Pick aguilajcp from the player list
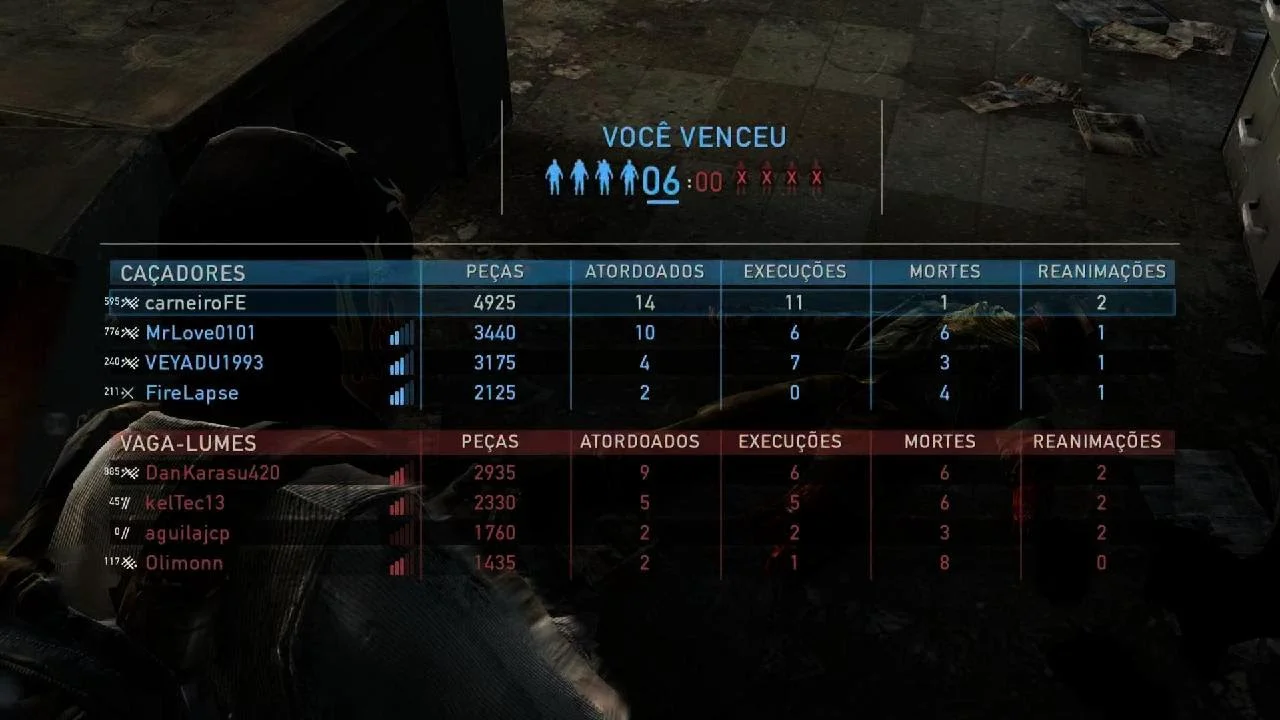The height and width of the screenshot is (720, 1280). (187, 533)
